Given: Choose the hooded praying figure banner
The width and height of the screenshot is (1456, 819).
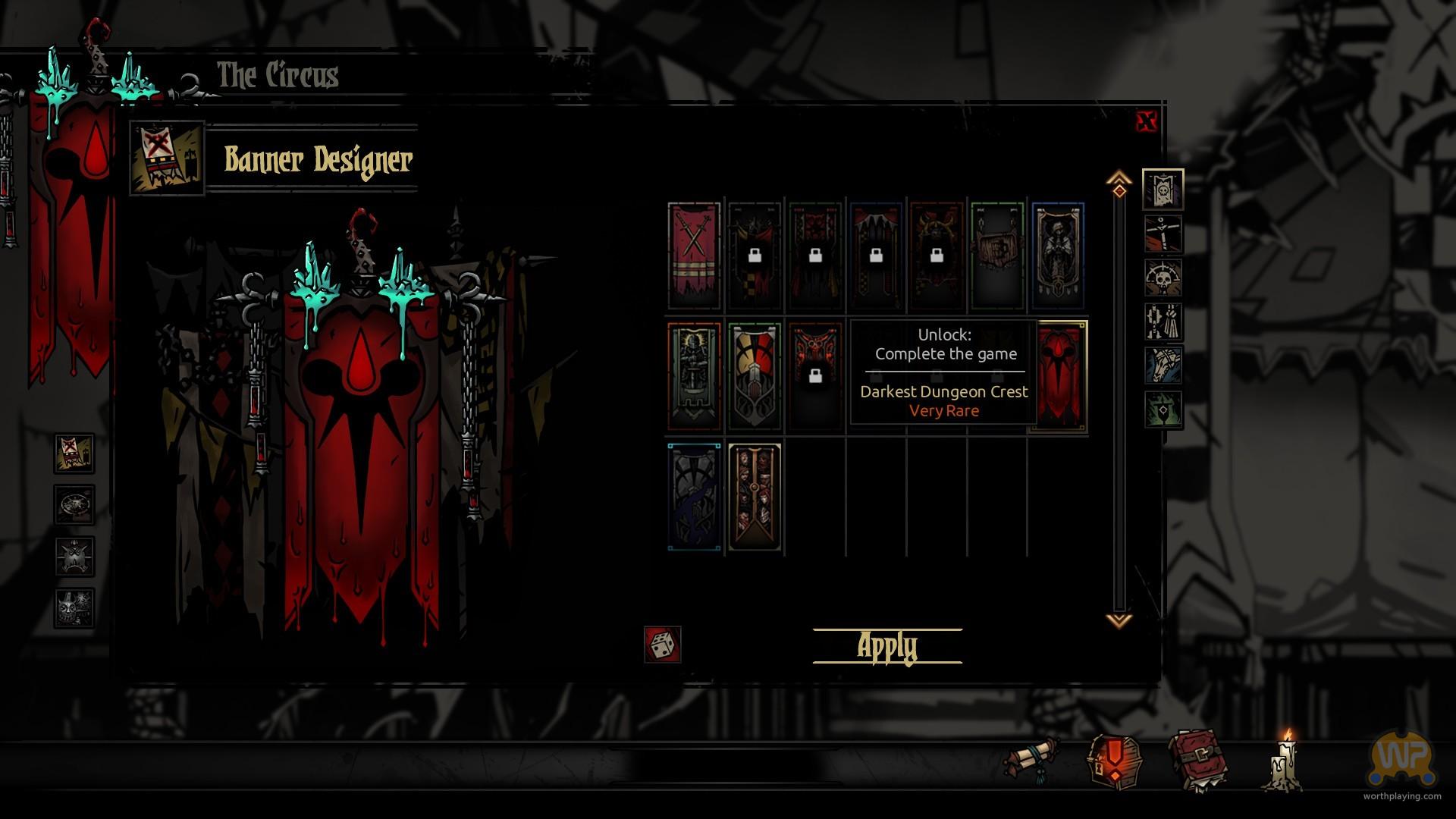Looking at the screenshot, I should click(1058, 256).
